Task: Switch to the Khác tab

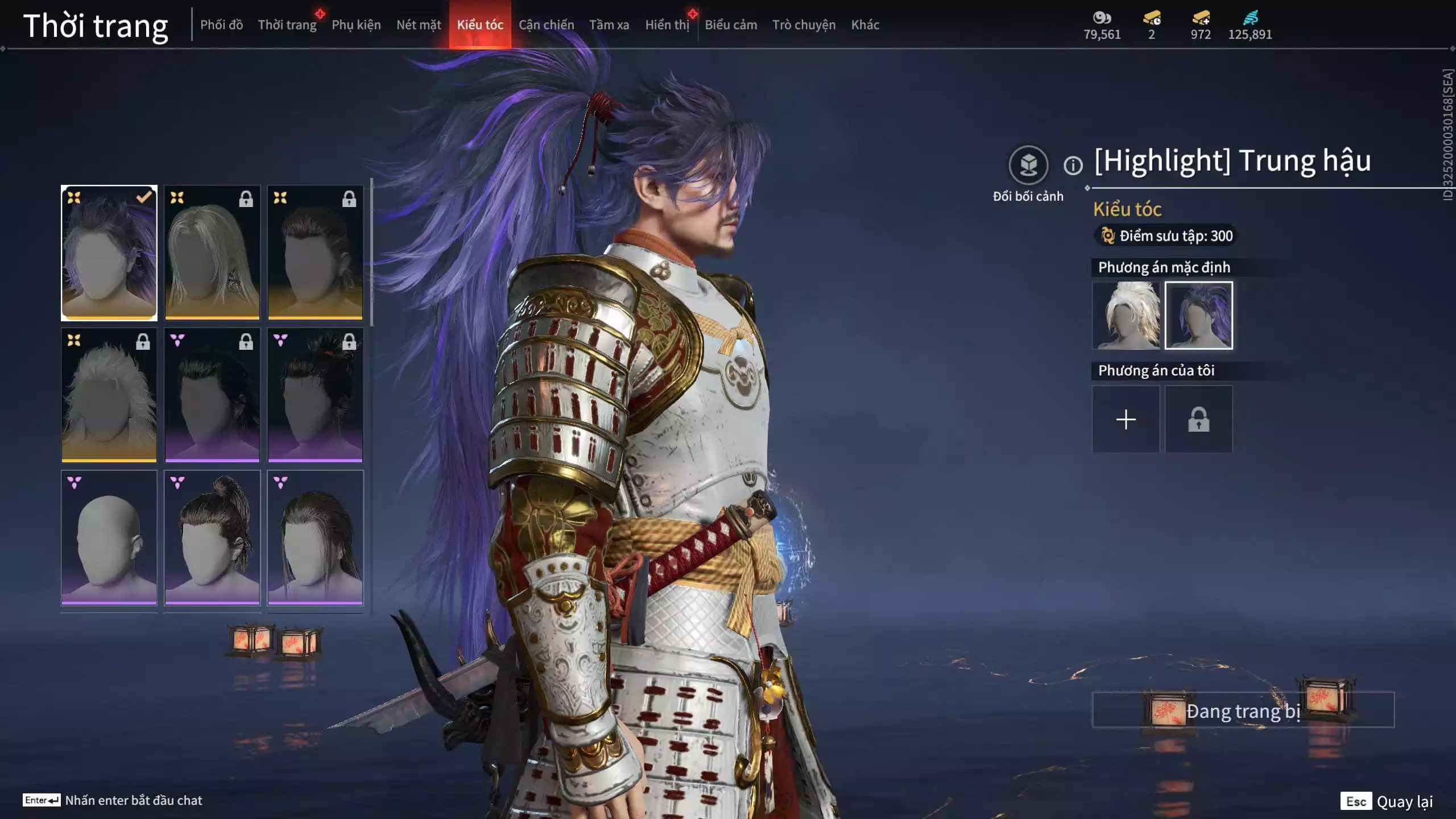Action: (865, 25)
